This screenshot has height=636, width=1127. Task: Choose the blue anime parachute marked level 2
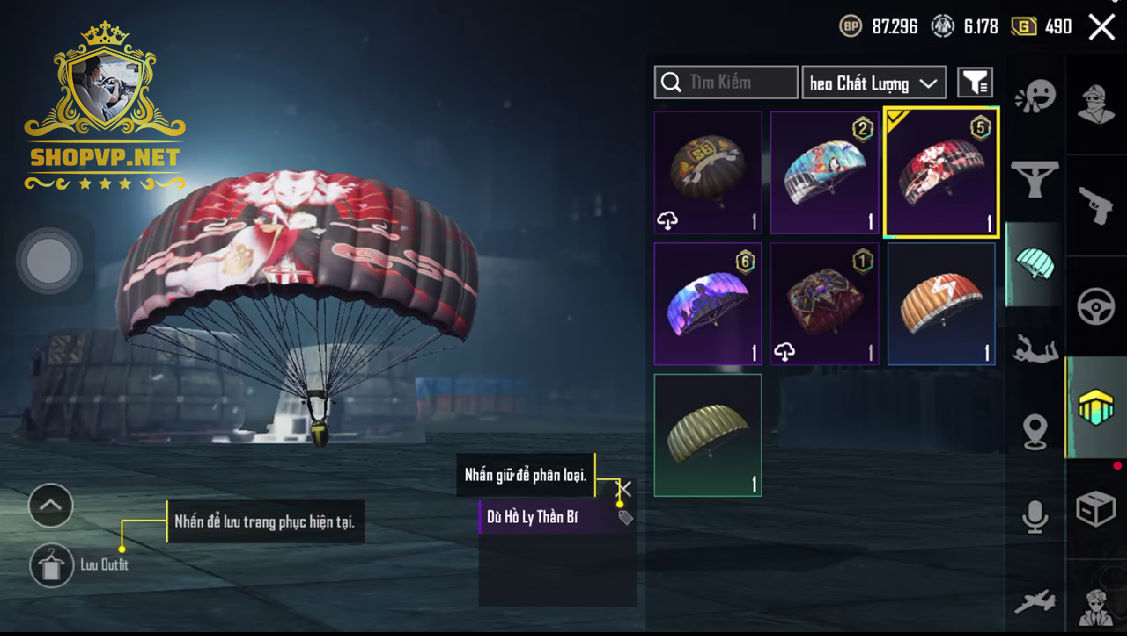(824, 173)
